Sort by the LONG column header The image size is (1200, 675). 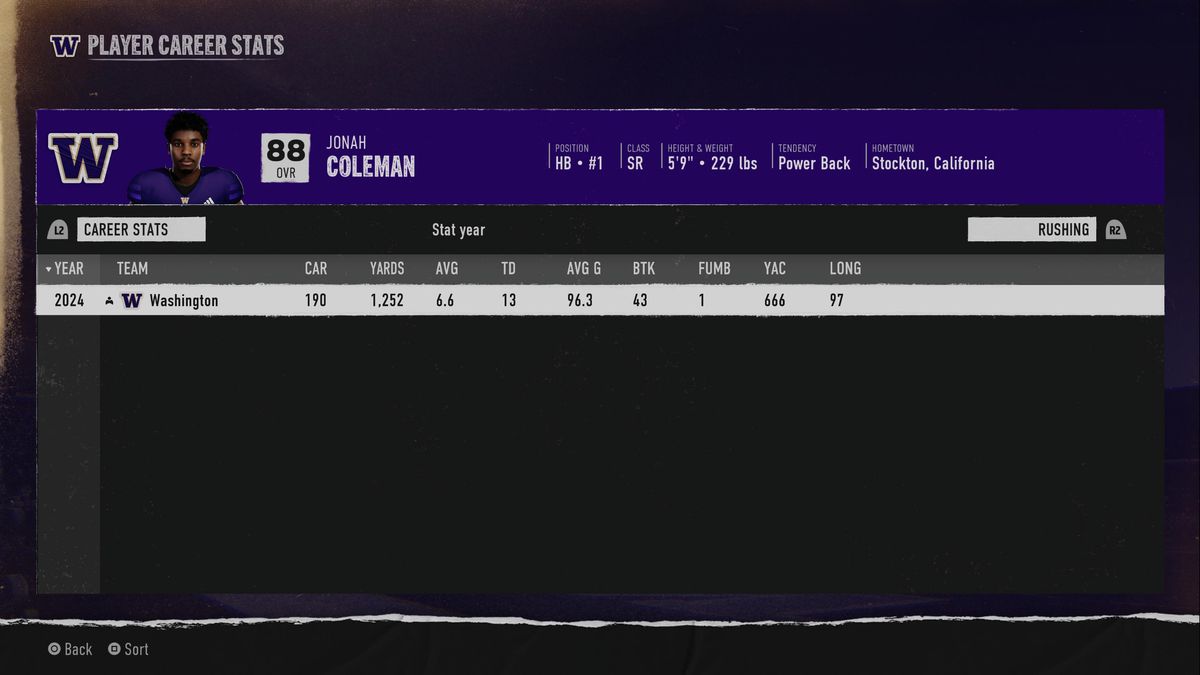tap(845, 268)
